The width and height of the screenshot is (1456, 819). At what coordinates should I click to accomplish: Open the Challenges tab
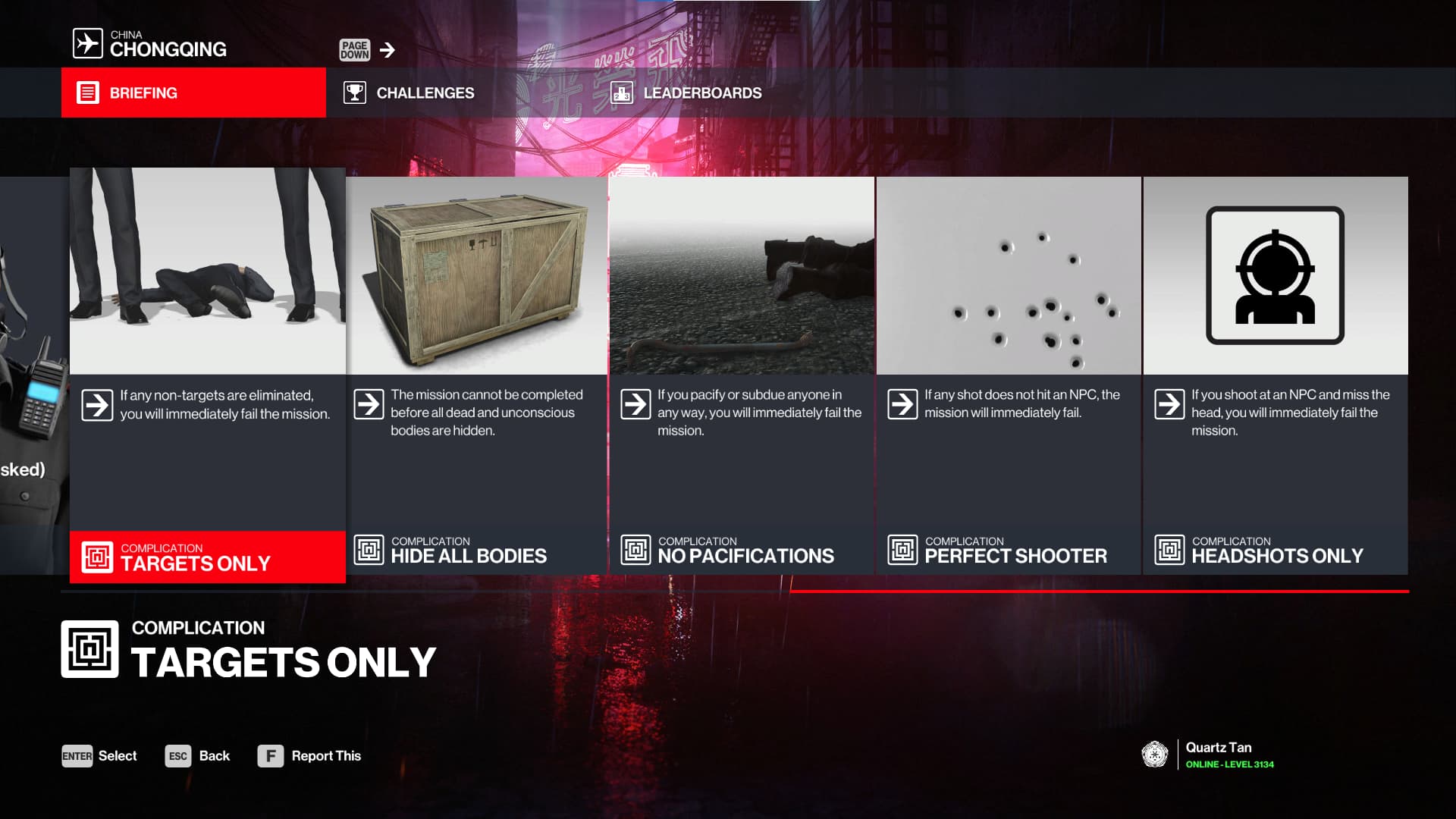409,93
